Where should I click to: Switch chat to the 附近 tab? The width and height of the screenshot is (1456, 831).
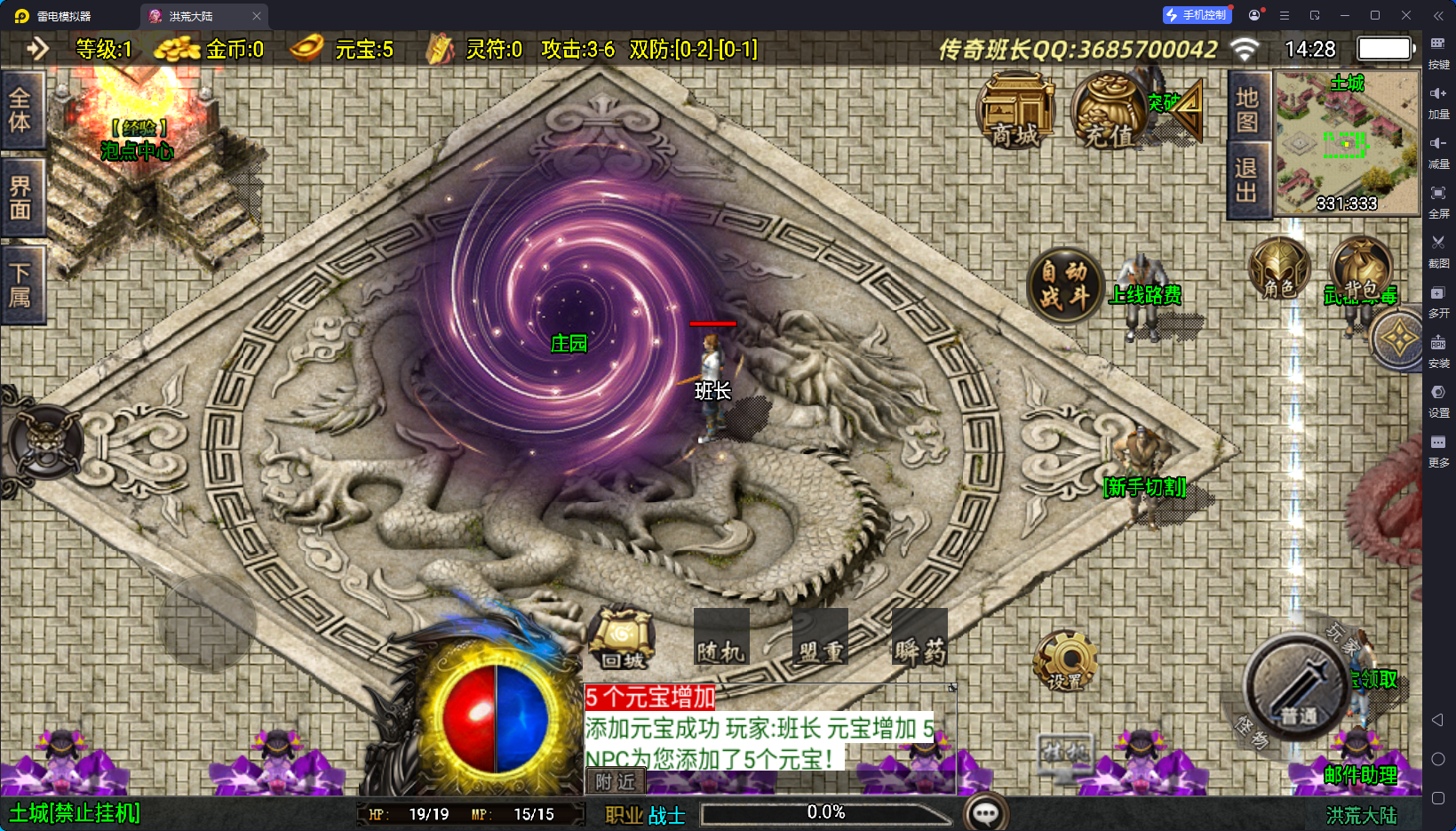pos(615,781)
